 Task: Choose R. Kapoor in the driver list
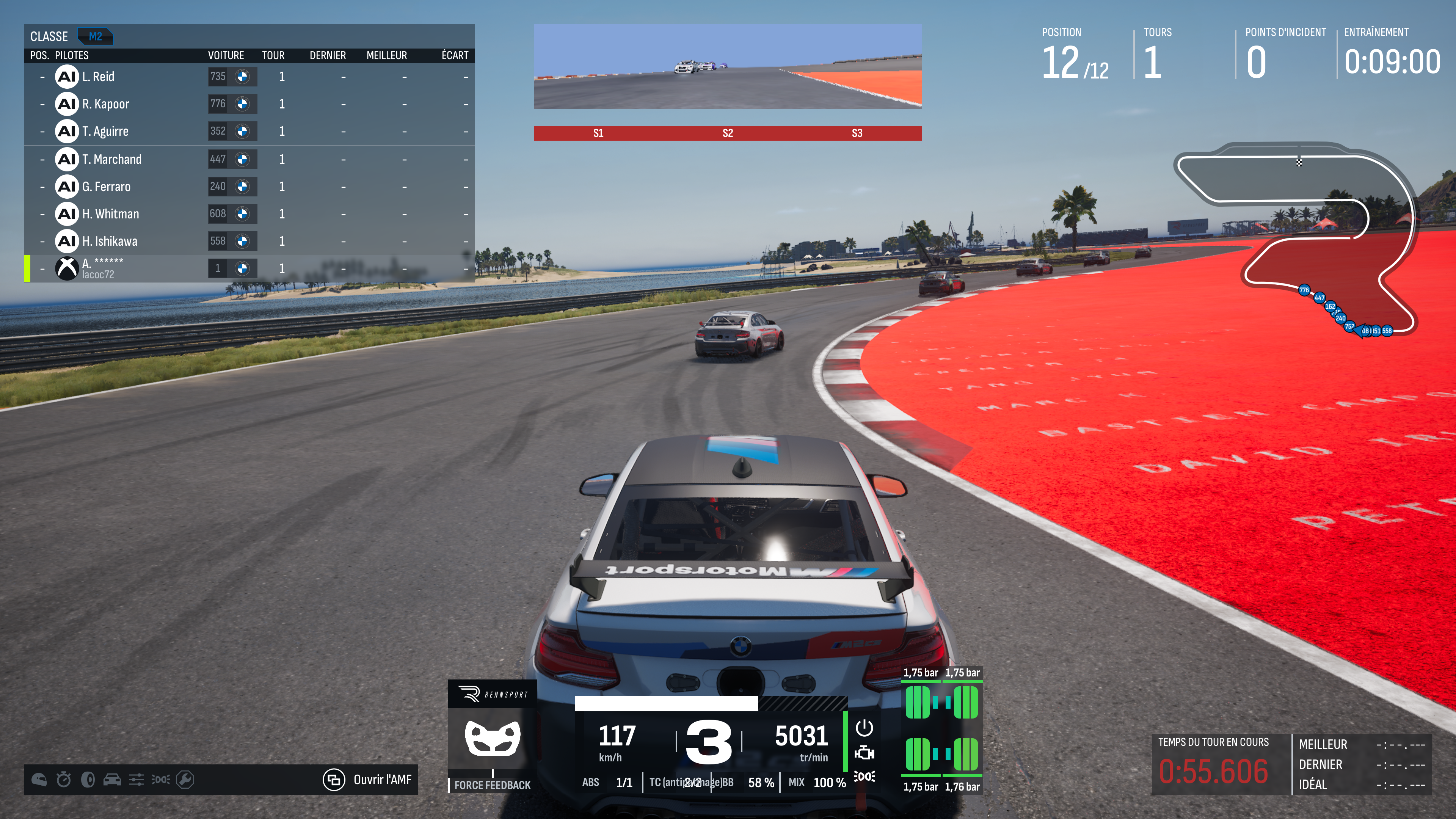point(249,104)
